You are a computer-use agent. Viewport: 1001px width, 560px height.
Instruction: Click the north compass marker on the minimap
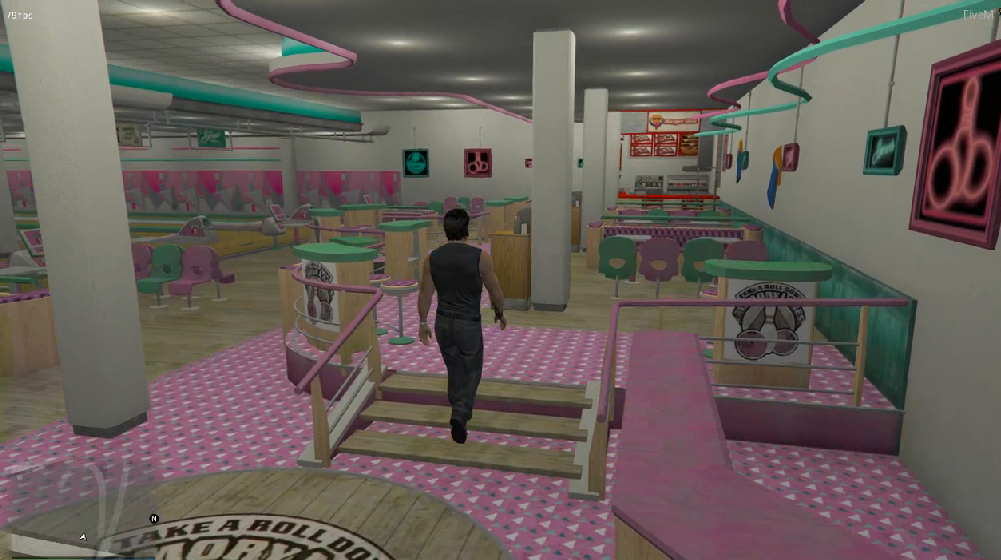(154, 519)
